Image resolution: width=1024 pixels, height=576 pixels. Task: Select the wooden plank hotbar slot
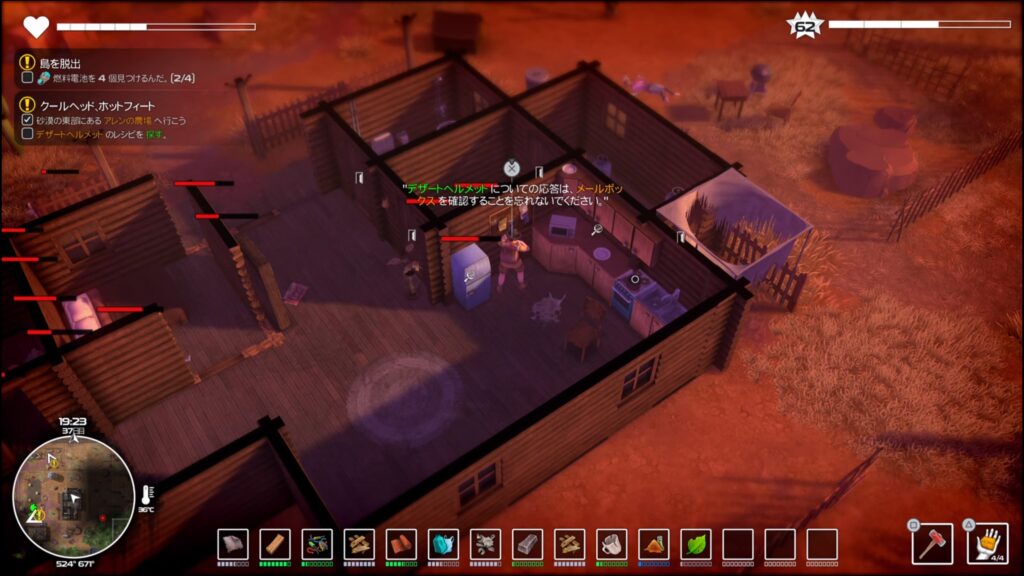[275, 544]
